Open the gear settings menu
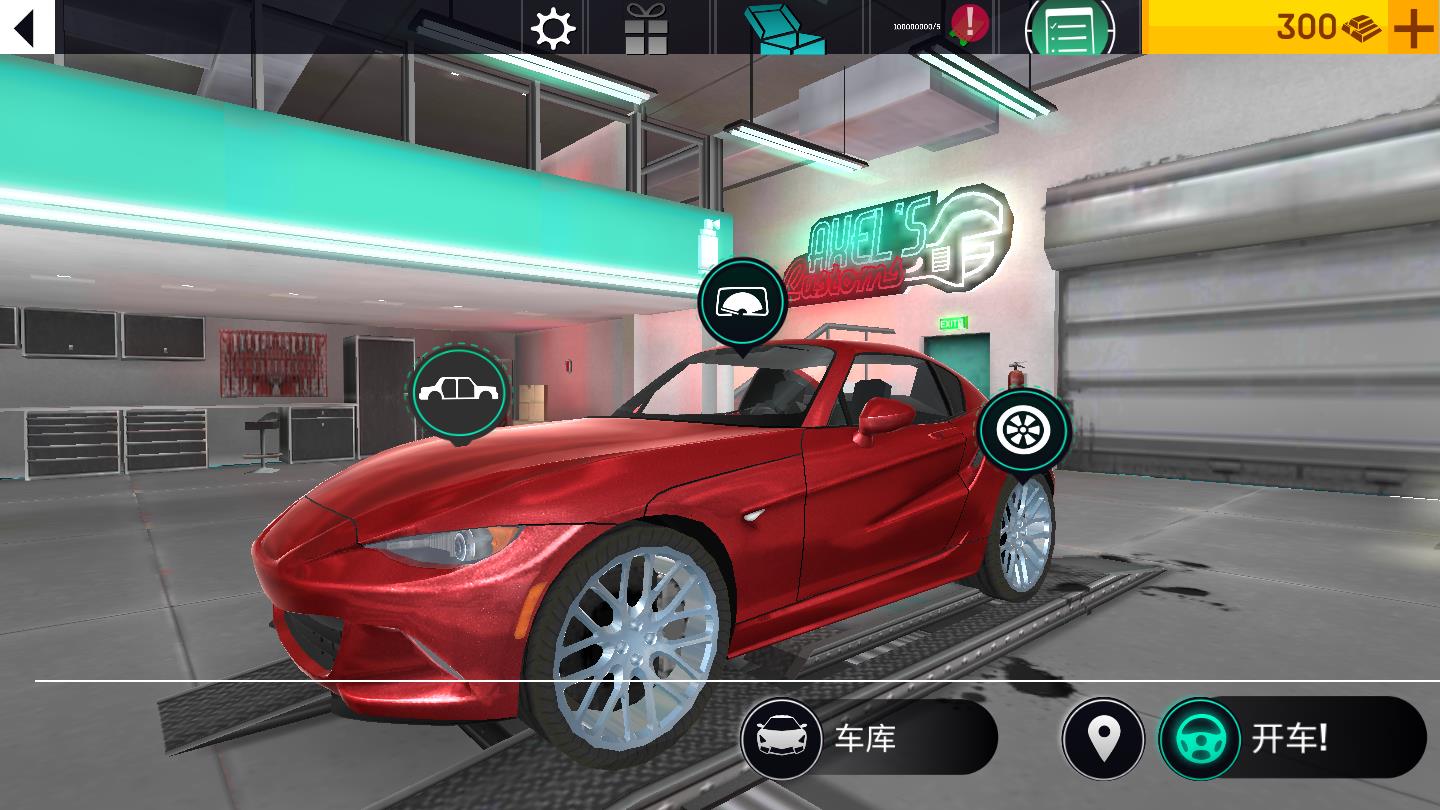The height and width of the screenshot is (810, 1440). (x=553, y=28)
